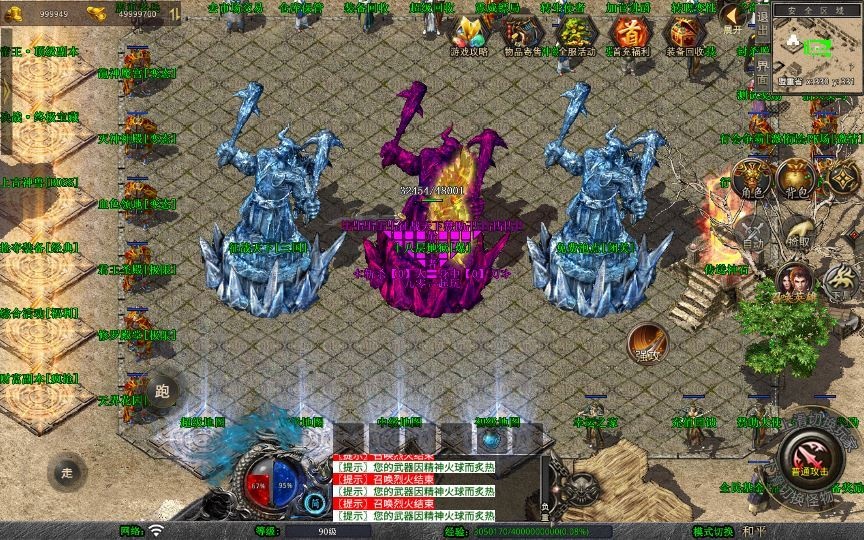Open the 角色 character panel
The width and height of the screenshot is (864, 540).
click(750, 180)
